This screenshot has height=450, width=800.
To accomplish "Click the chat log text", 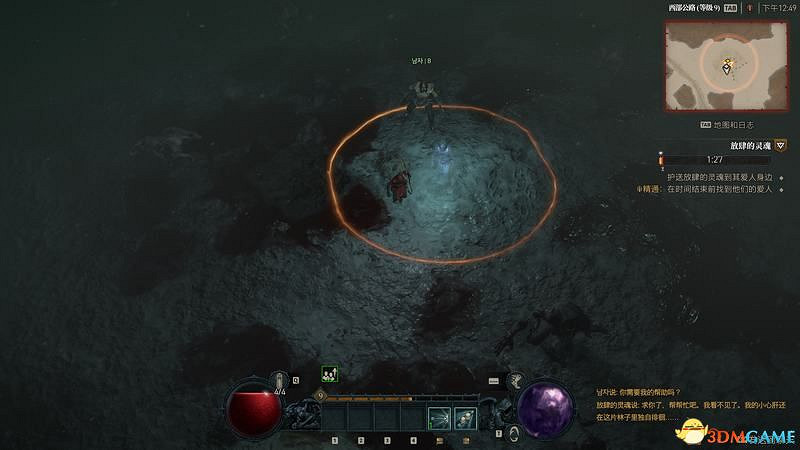I will pos(680,404).
